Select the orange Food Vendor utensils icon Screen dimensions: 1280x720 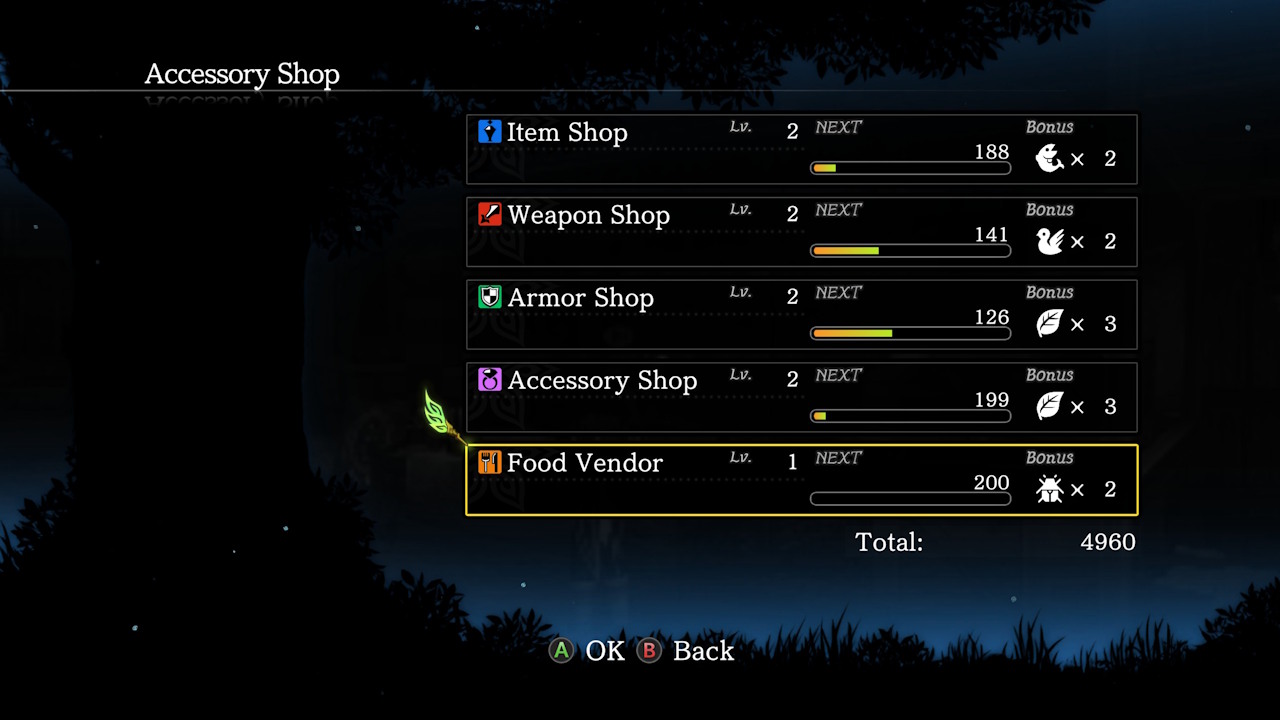click(x=489, y=463)
